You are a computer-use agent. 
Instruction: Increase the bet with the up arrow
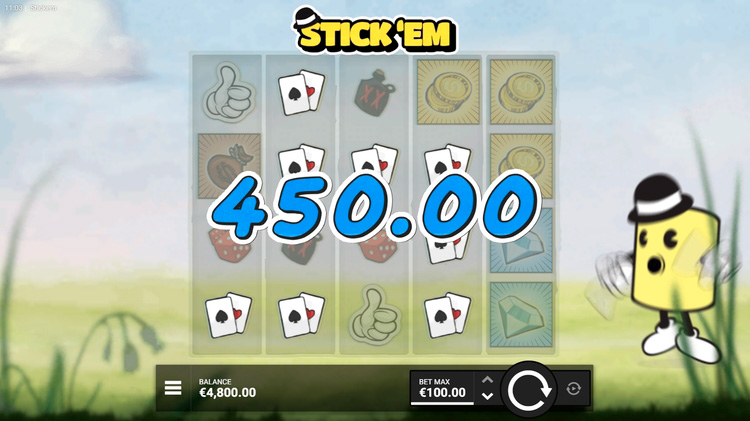click(487, 380)
